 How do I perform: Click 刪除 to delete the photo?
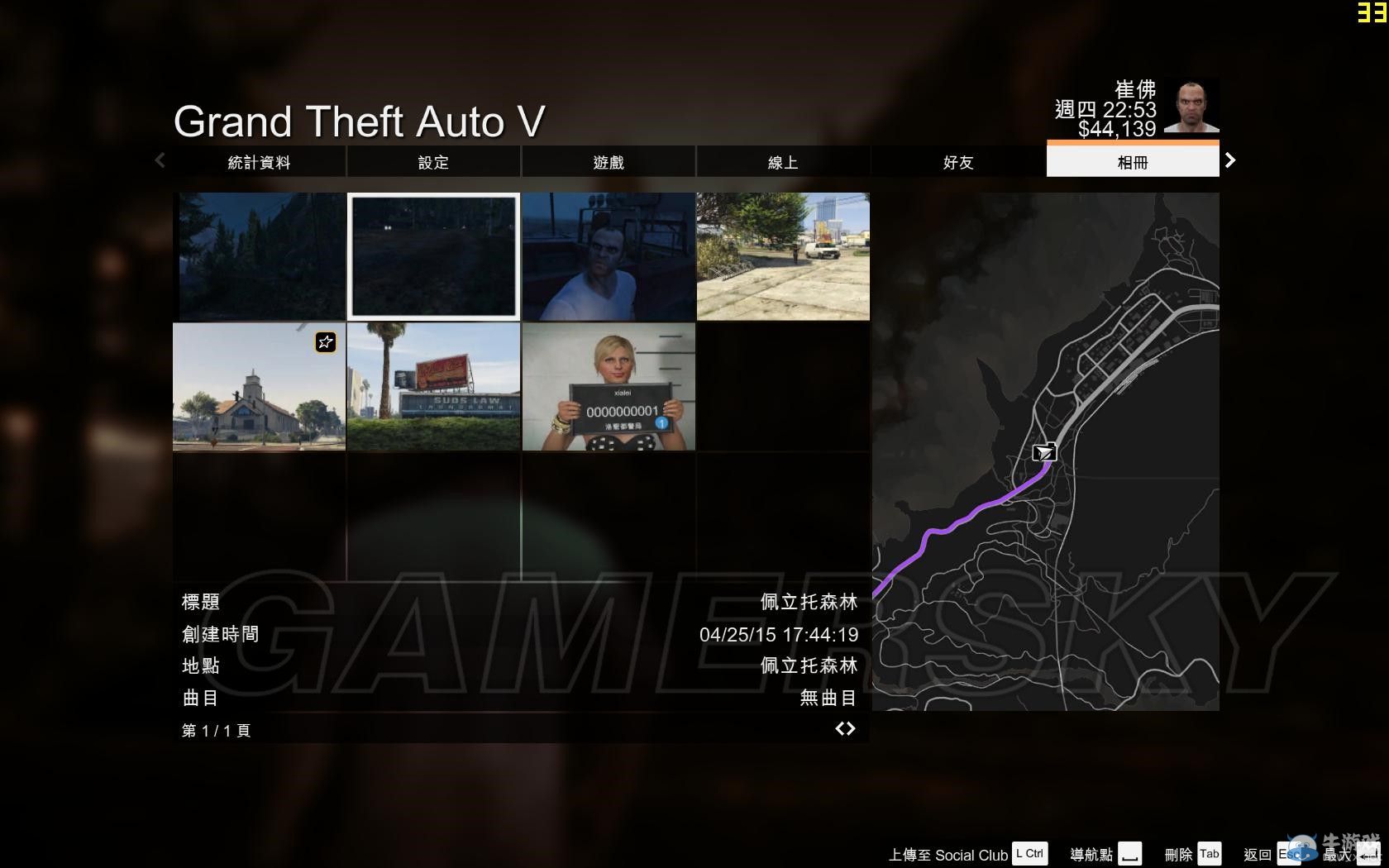[1178, 853]
